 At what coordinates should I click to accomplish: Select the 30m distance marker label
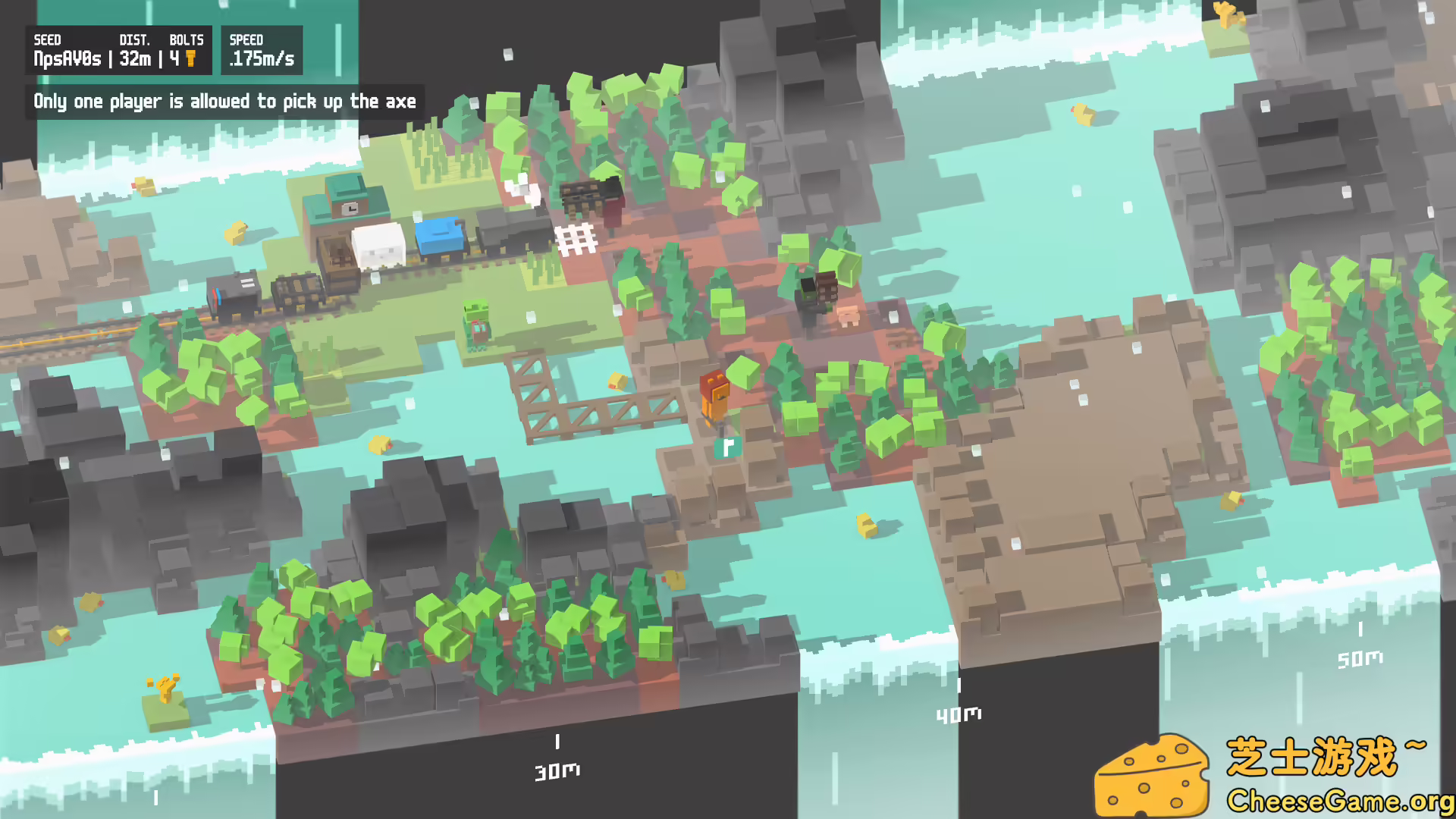559,770
